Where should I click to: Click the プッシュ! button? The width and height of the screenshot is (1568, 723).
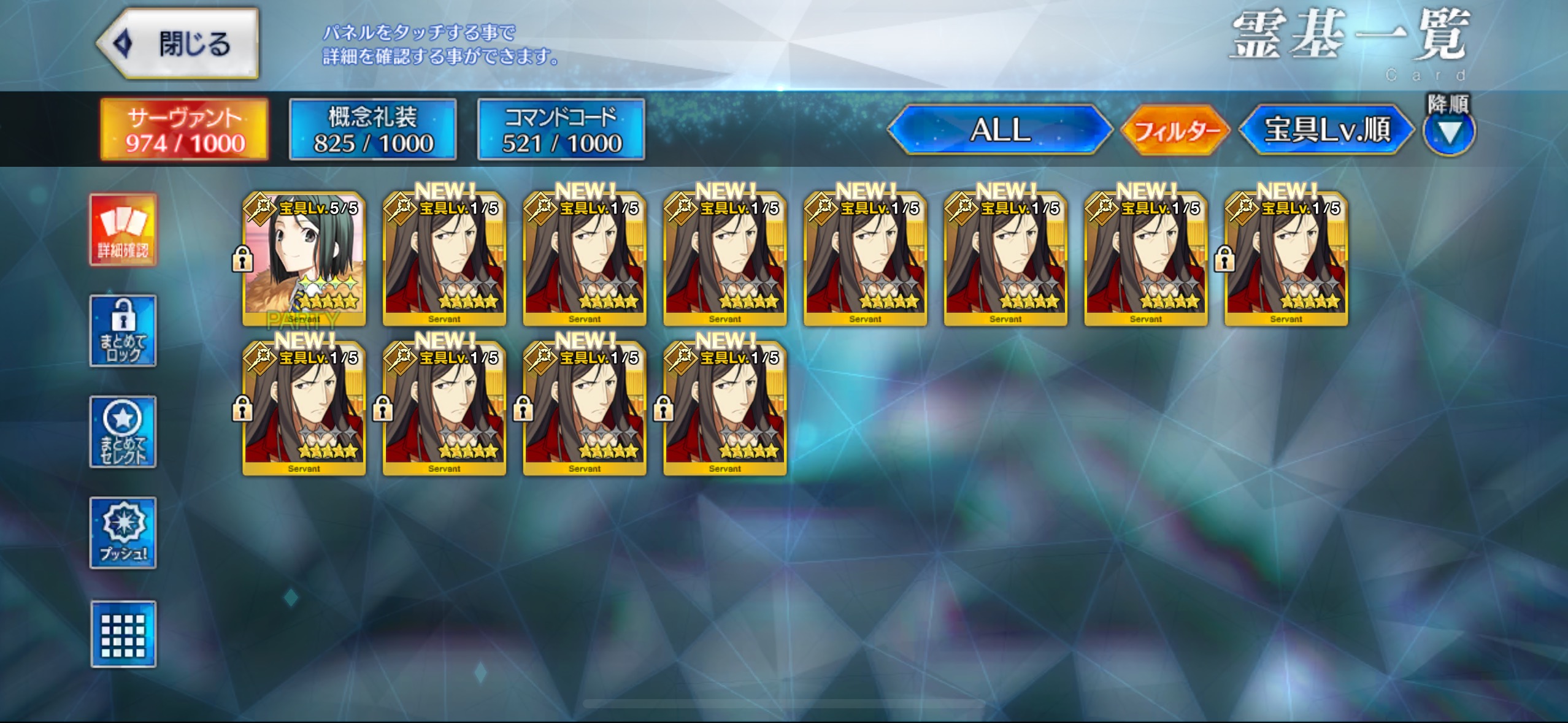(123, 533)
